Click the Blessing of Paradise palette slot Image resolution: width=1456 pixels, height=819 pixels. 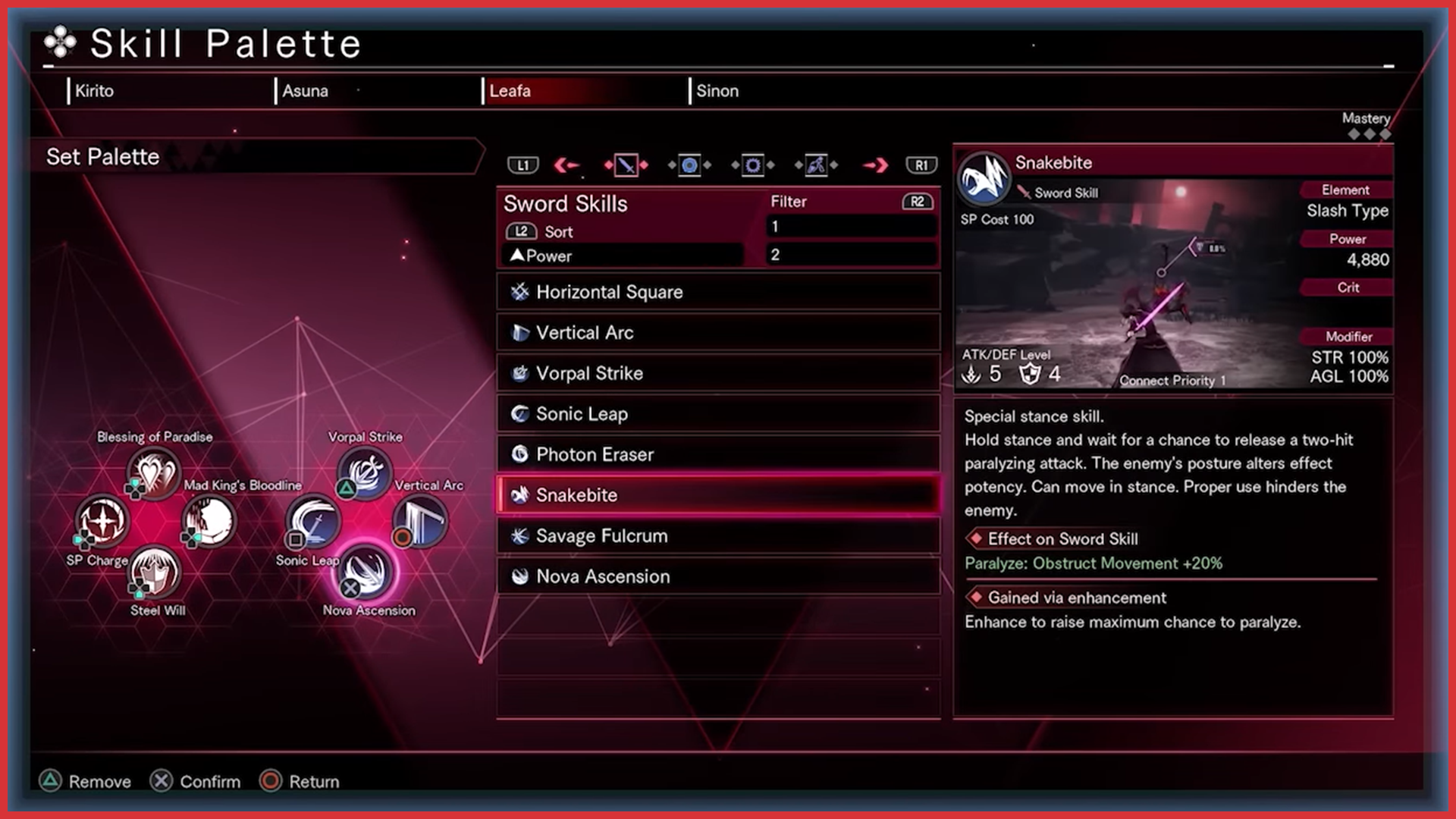pos(154,472)
